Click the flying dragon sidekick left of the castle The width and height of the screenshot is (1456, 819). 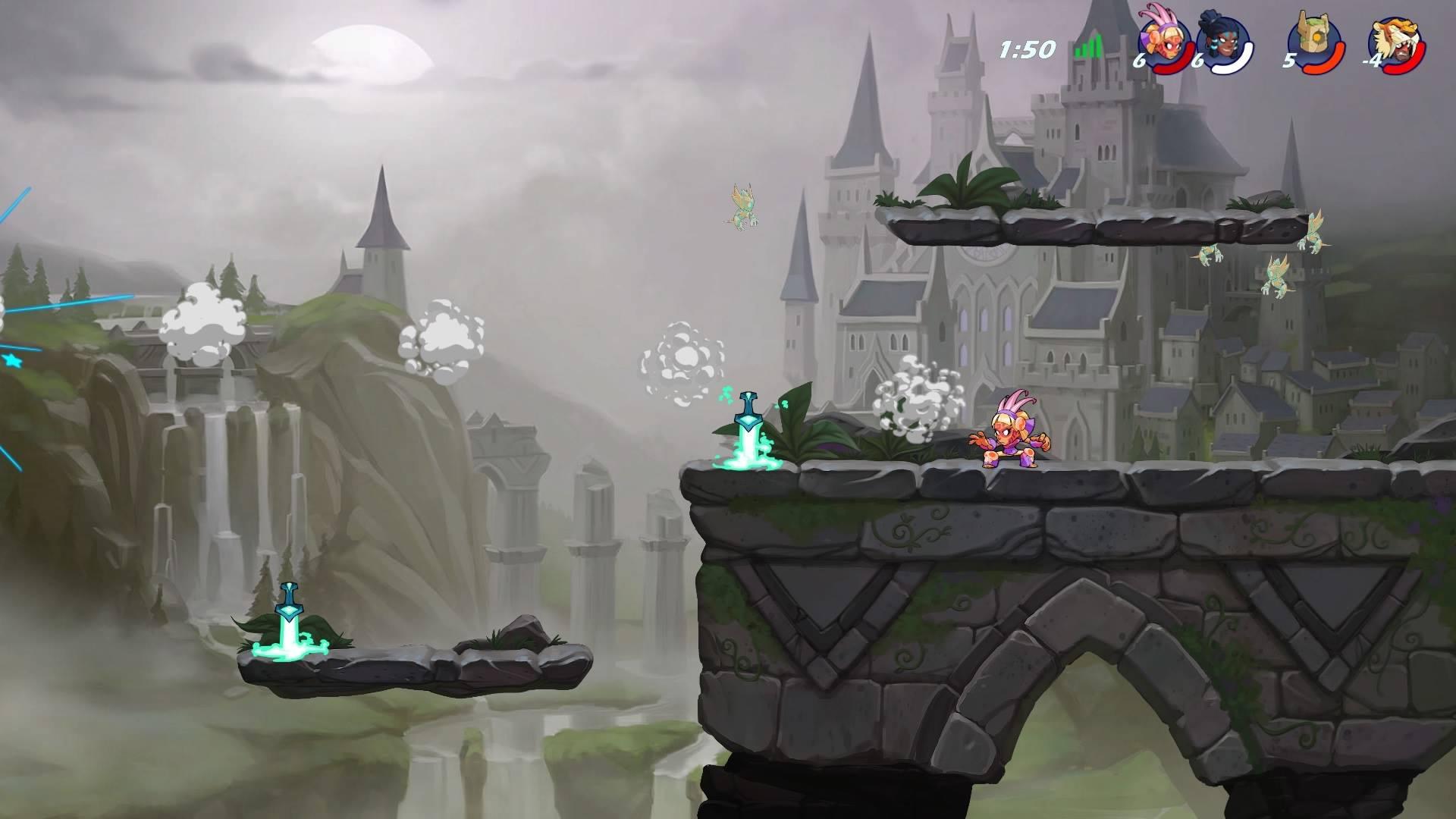tap(743, 205)
